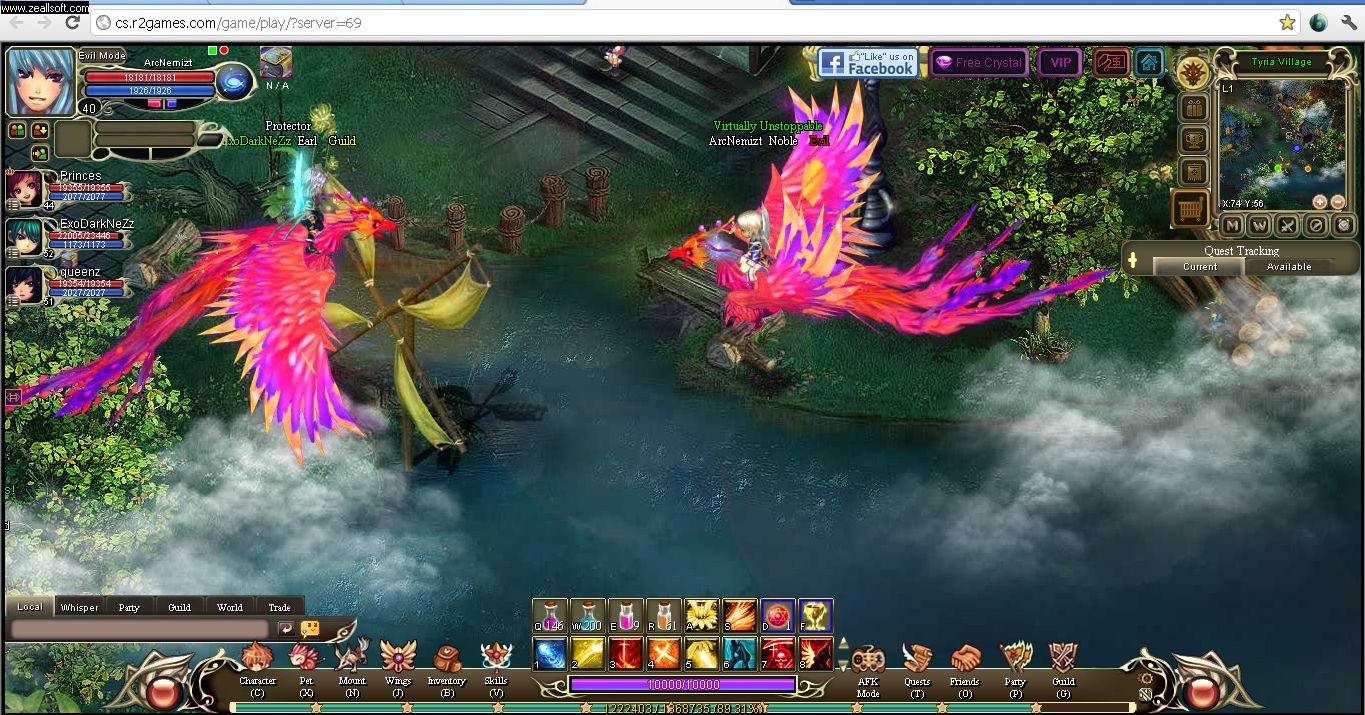Open the Inventory bag
Screen dimensions: 1365x715
(x=446, y=662)
